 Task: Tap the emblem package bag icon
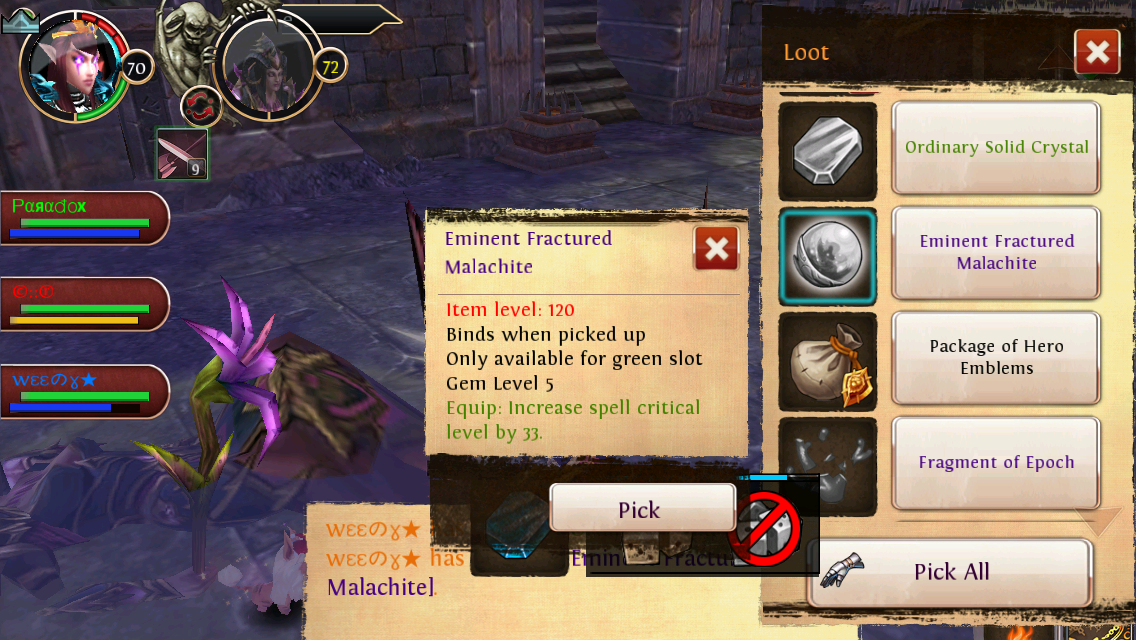coord(827,361)
